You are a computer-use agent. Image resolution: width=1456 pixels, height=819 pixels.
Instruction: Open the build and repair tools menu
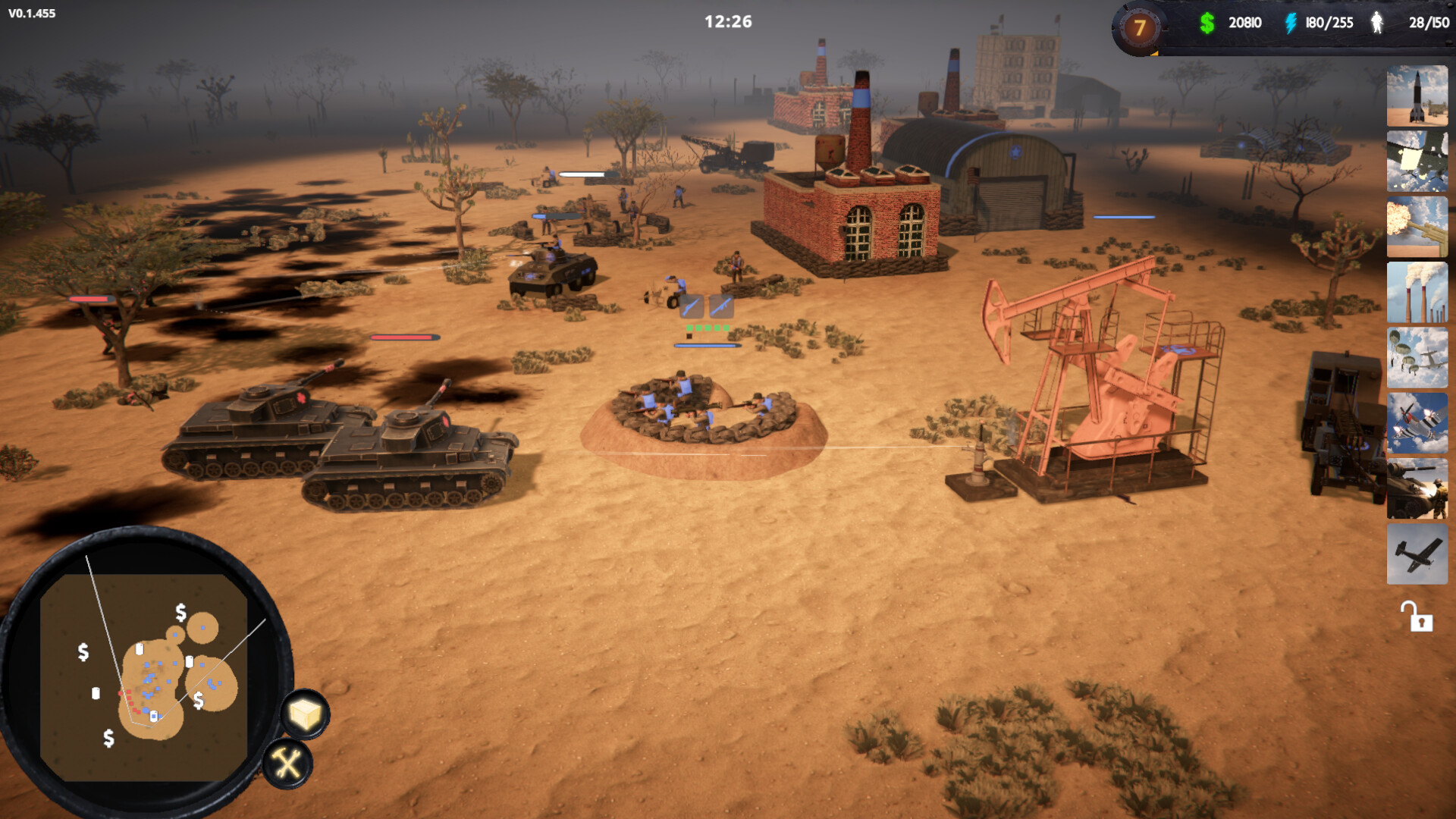point(289,762)
